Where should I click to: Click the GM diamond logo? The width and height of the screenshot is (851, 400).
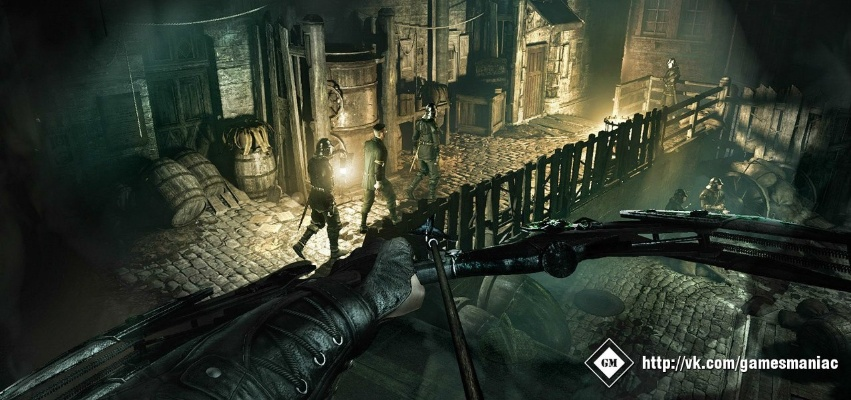point(608,363)
